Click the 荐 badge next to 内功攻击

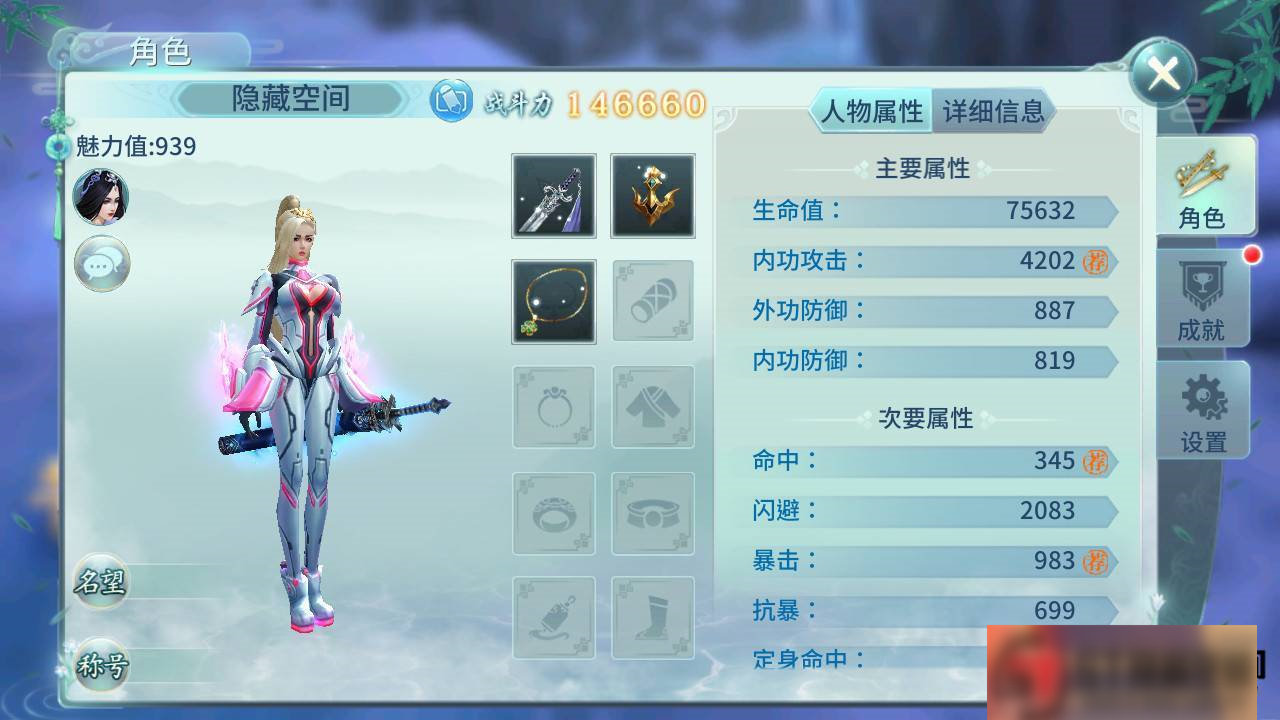pos(1094,261)
